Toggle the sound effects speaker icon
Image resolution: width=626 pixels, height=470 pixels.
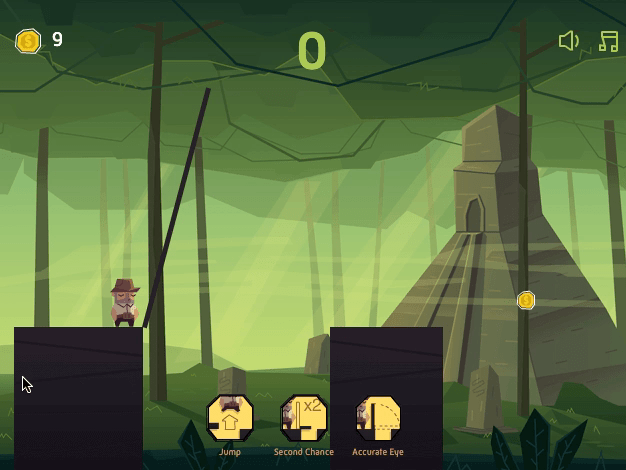[x=568, y=41]
